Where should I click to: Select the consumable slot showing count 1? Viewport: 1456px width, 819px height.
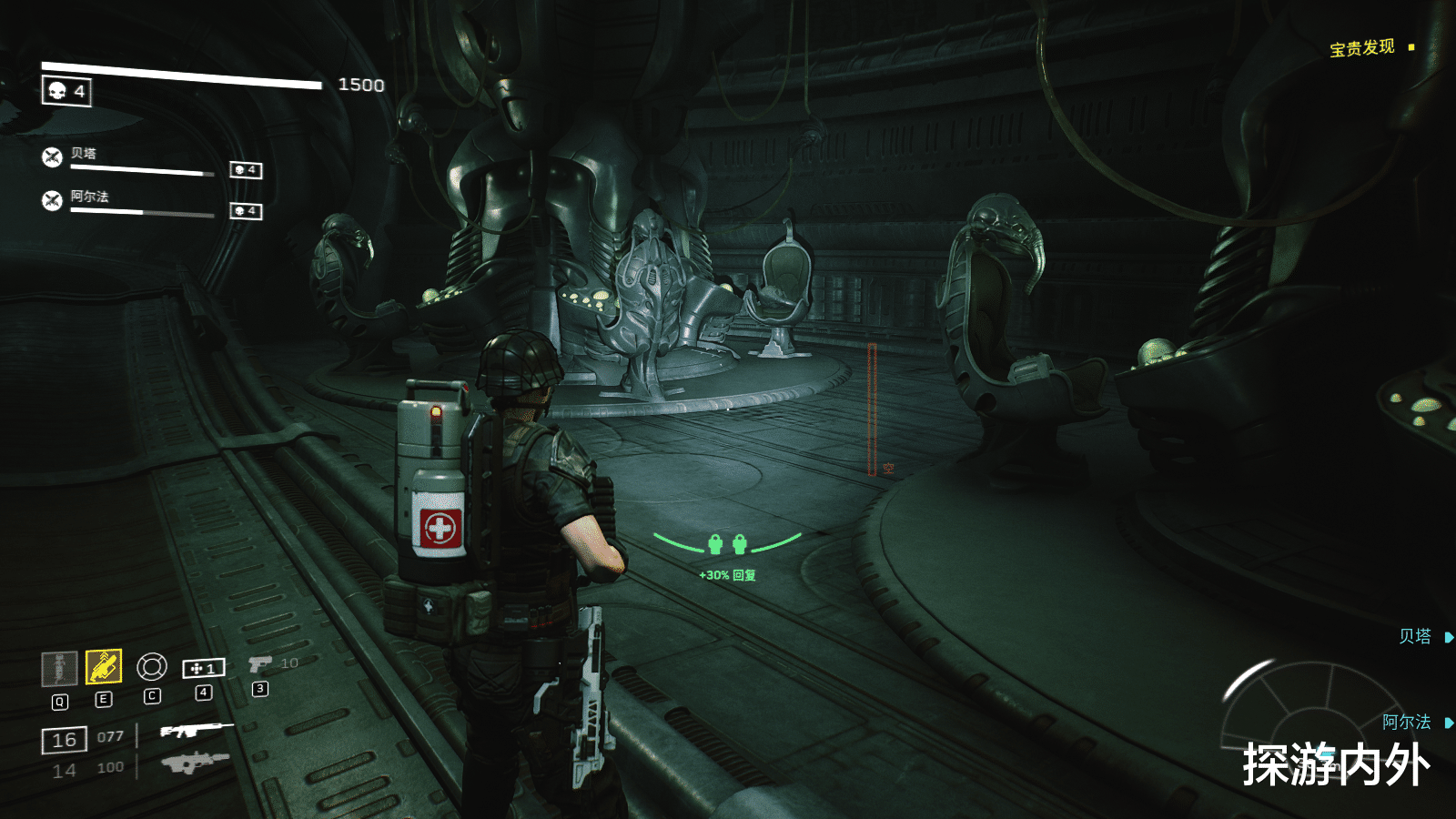pyautogui.click(x=204, y=669)
